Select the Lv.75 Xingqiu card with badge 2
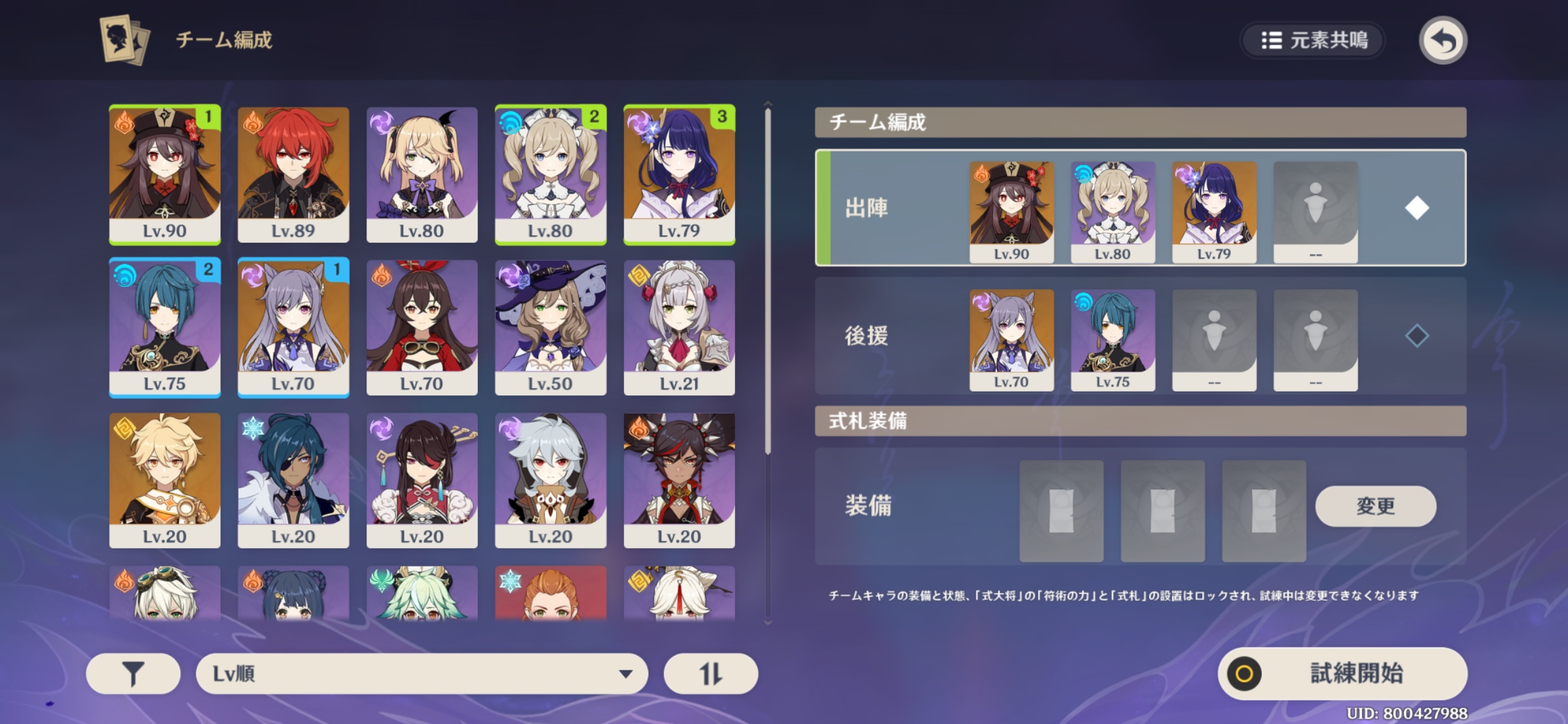The height and width of the screenshot is (724, 1568). point(164,326)
